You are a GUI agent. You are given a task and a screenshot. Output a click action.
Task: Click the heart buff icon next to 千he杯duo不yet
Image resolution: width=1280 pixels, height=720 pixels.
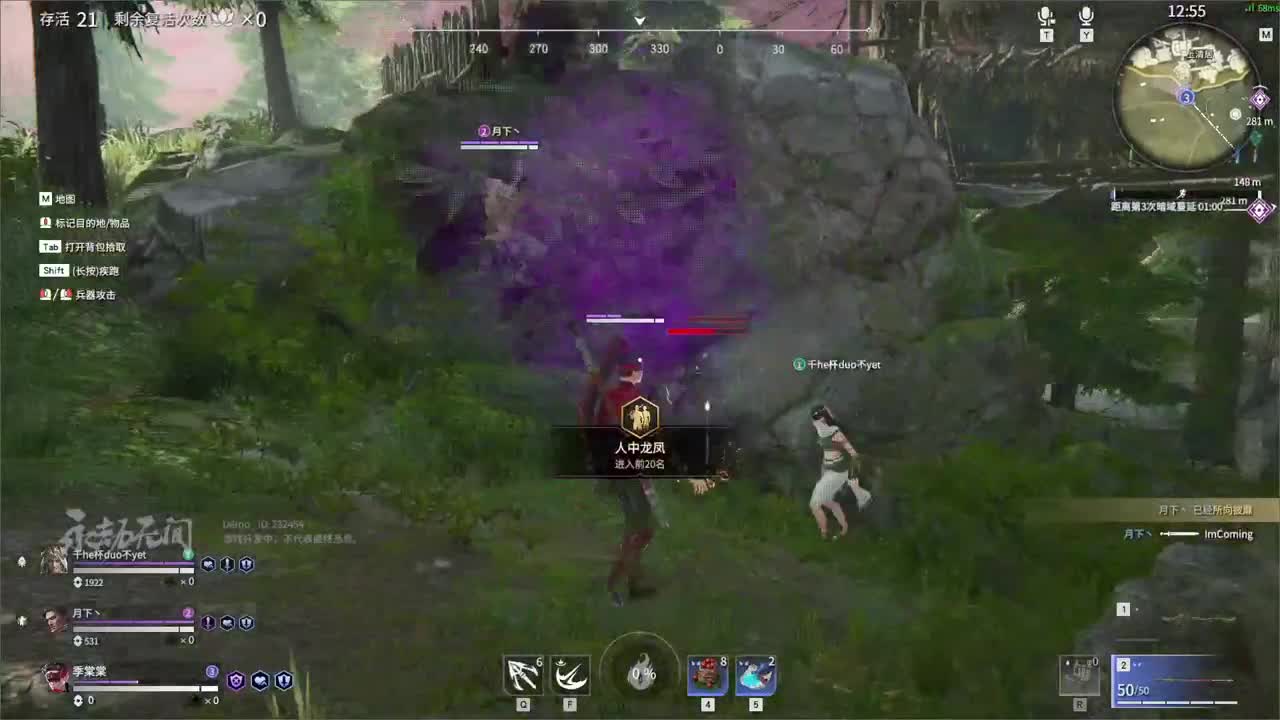[209, 564]
